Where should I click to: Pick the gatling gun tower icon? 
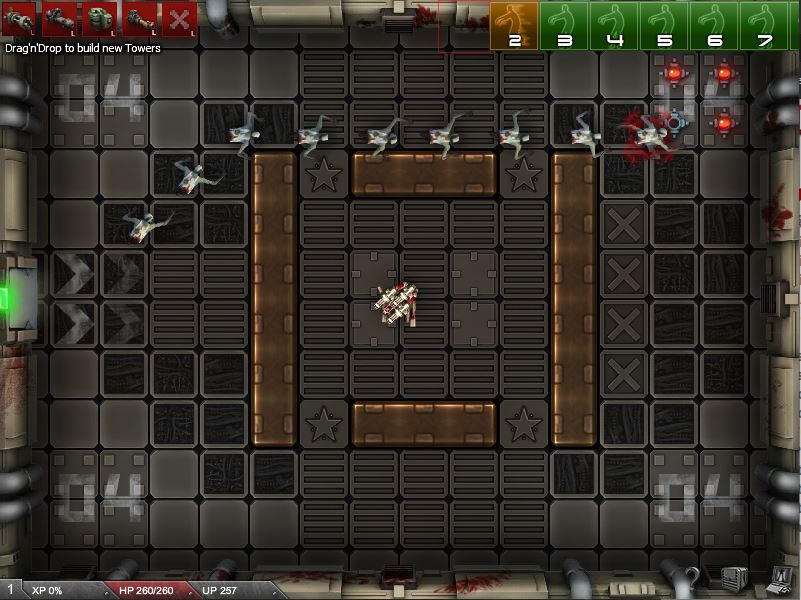(x=19, y=18)
